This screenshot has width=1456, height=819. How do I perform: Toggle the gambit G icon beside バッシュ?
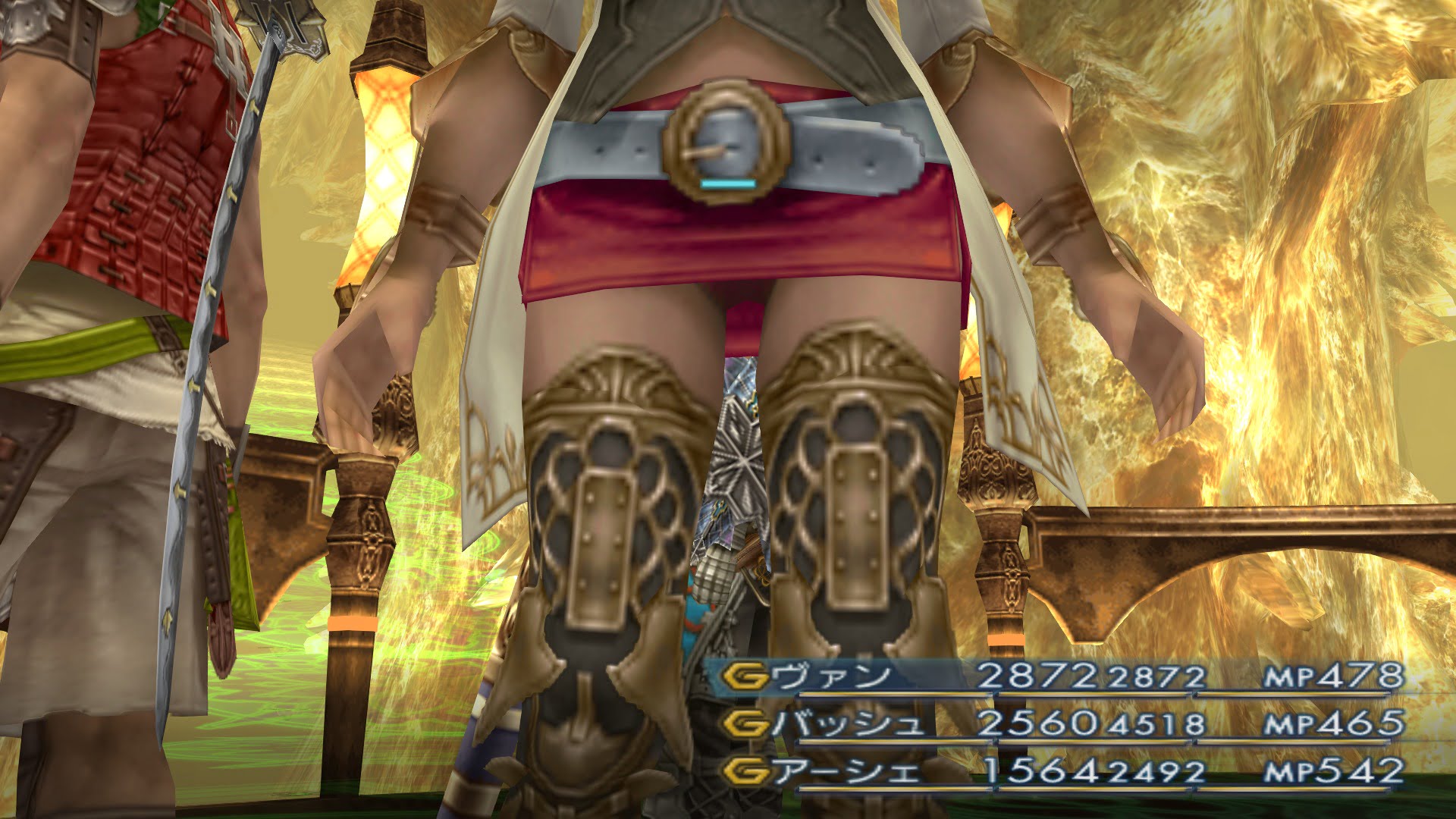(744, 724)
